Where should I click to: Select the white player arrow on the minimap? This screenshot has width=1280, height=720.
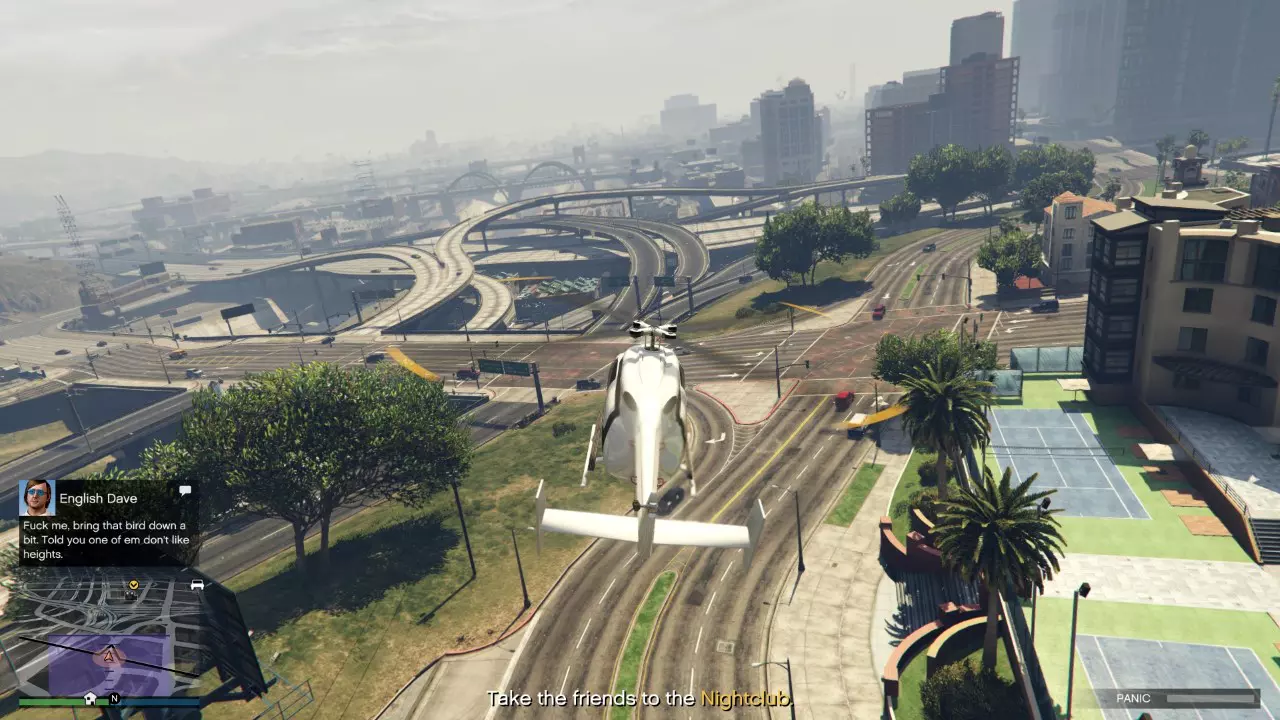(x=108, y=656)
